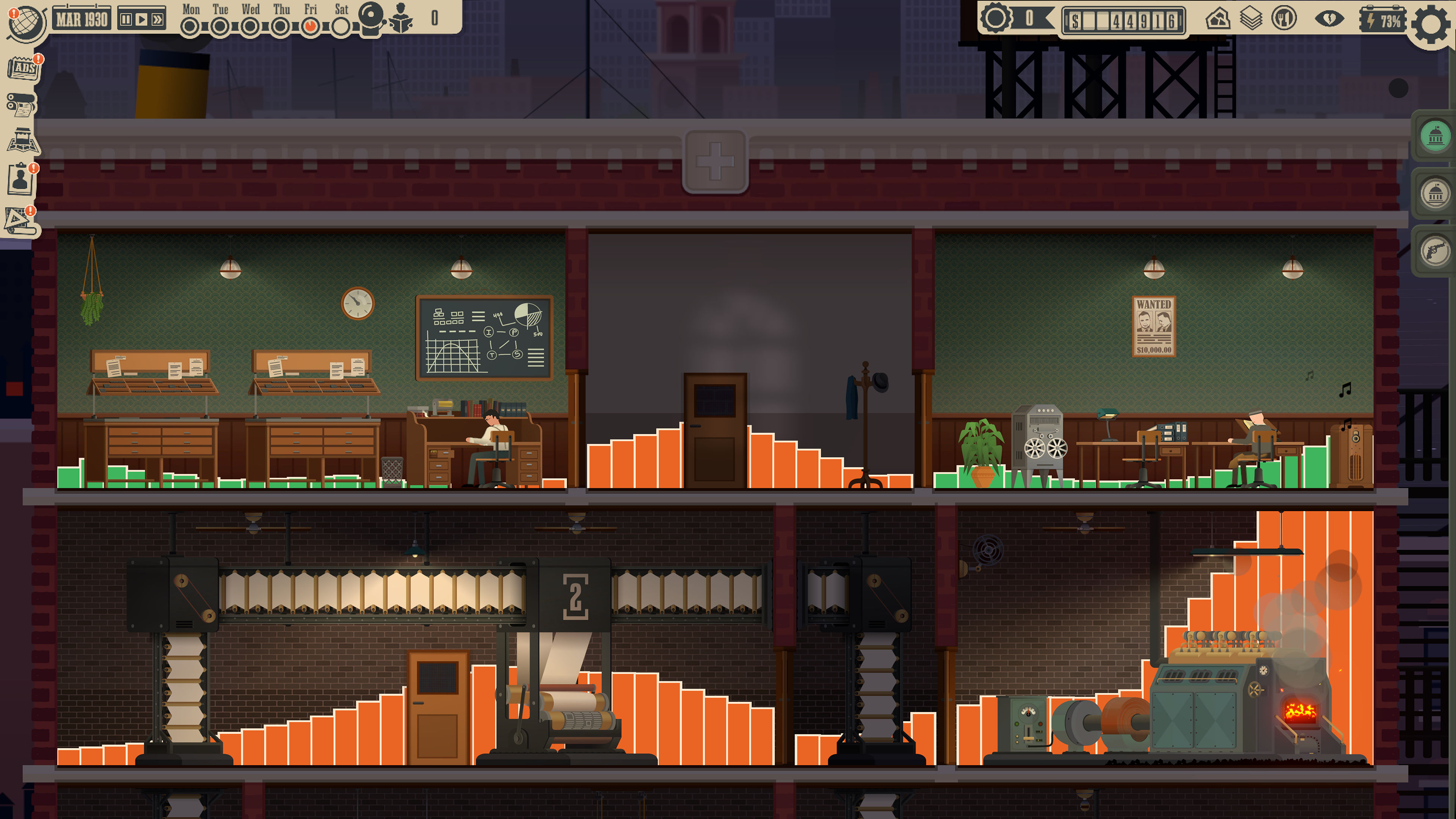
Task: Resume time with the play button
Action: [x=141, y=20]
